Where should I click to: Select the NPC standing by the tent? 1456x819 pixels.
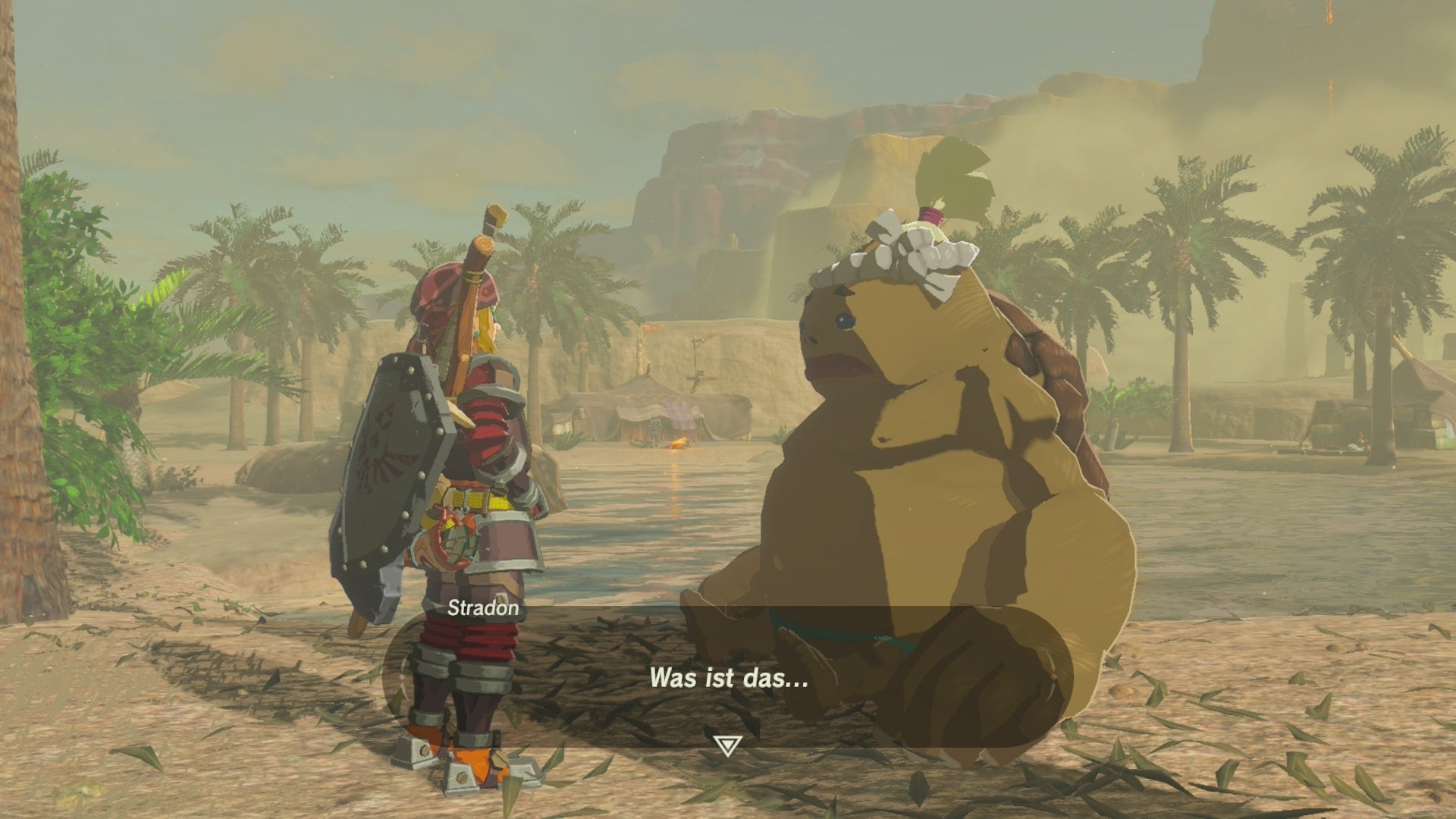(654, 428)
